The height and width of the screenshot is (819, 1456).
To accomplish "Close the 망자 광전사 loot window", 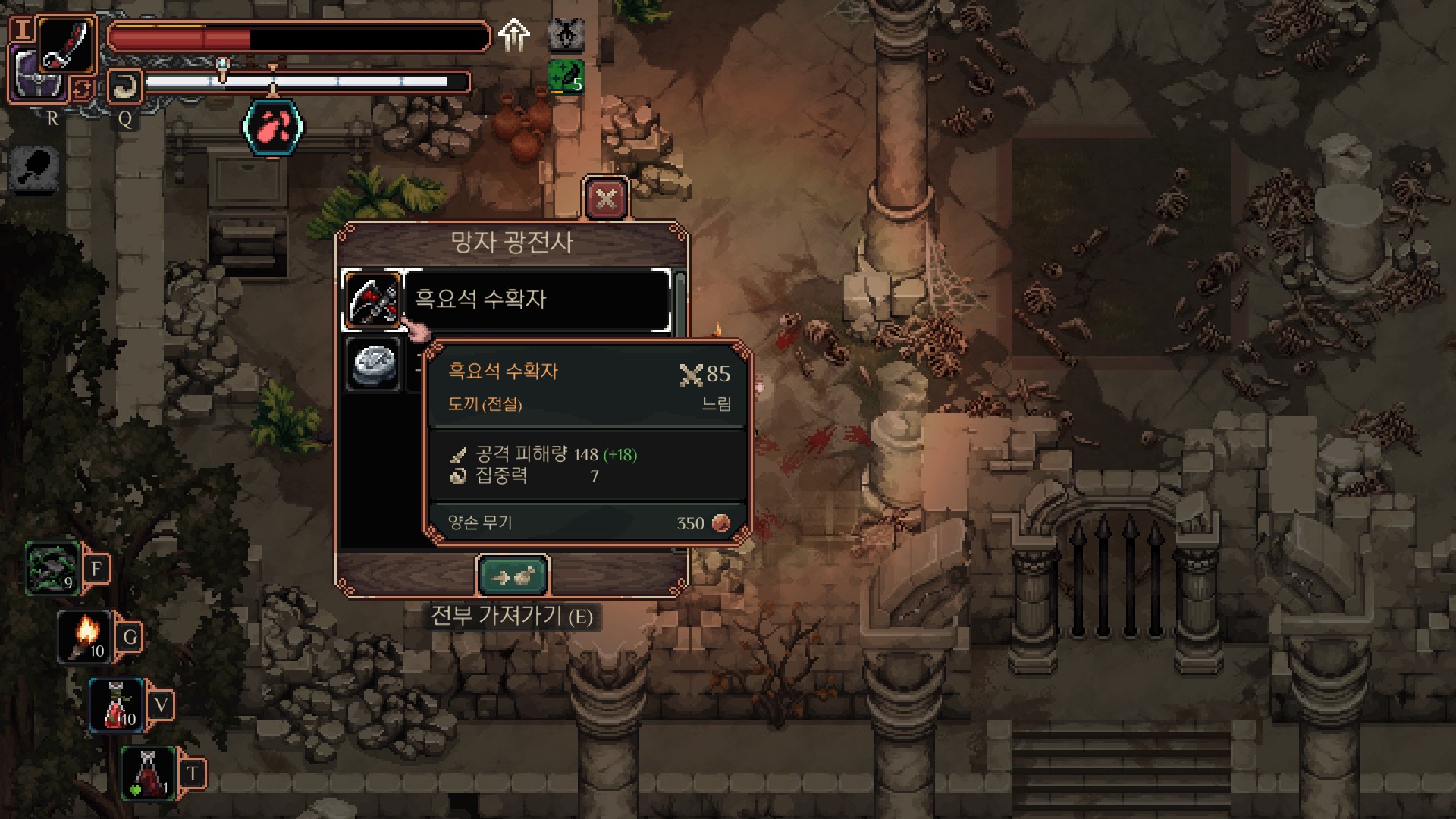I will coord(606,199).
